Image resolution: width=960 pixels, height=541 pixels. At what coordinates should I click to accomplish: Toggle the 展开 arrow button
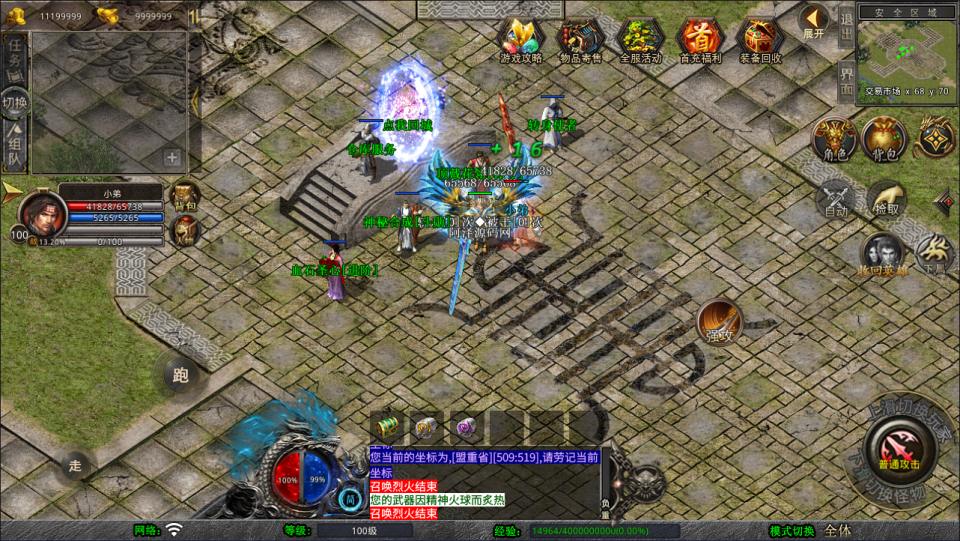[x=814, y=20]
